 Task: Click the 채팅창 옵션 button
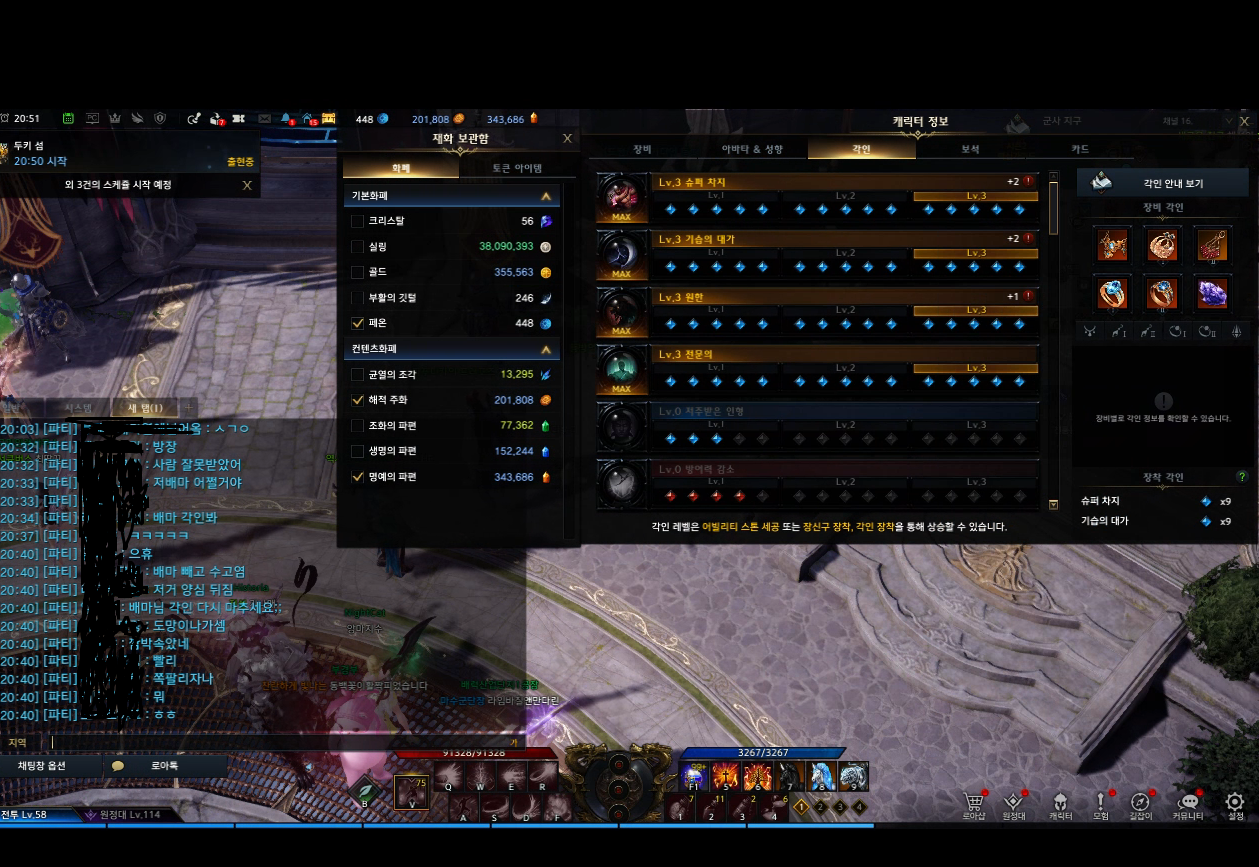[53, 766]
